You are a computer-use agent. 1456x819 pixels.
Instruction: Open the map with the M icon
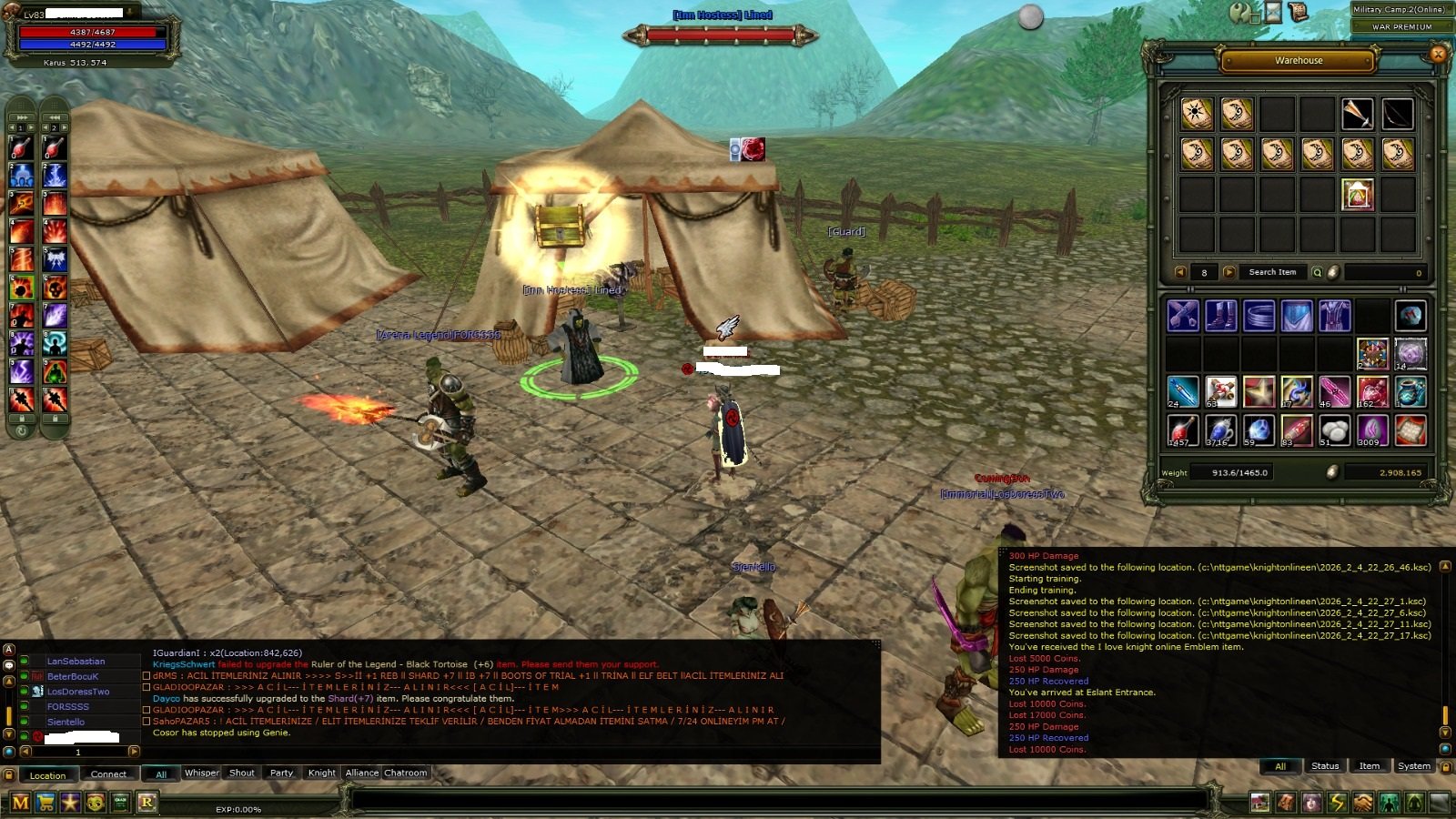21,804
